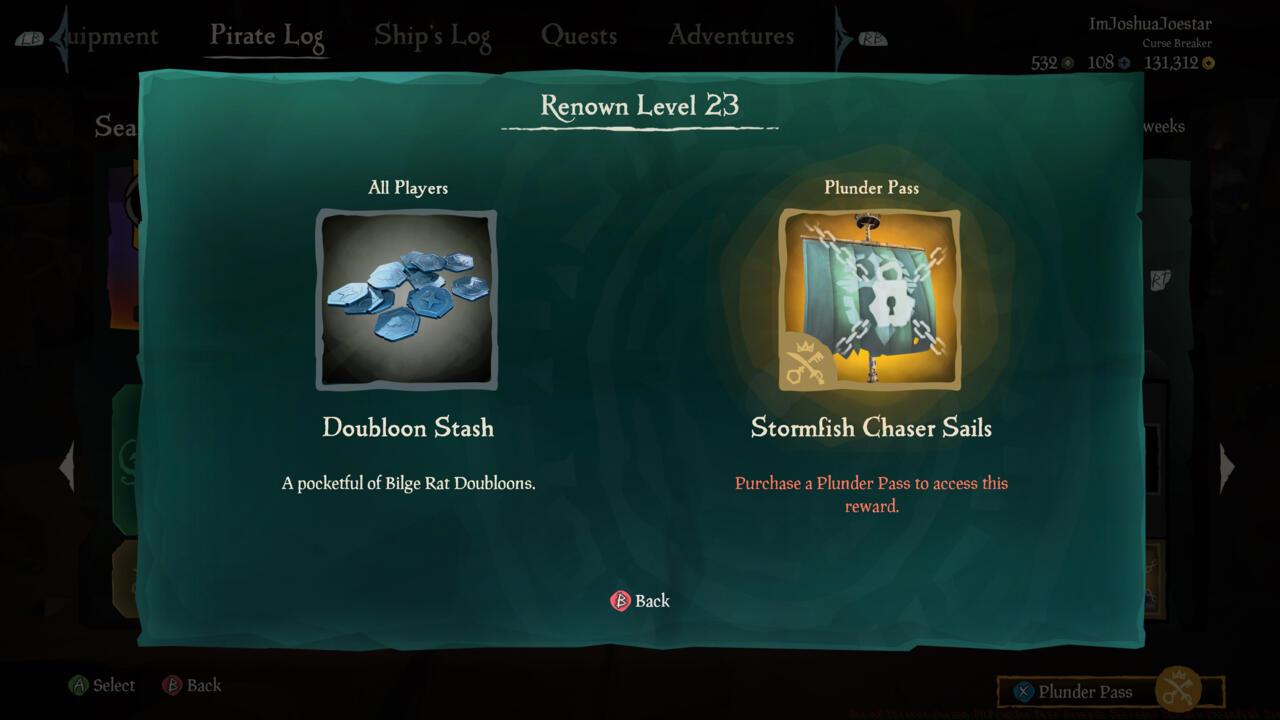This screenshot has width=1280, height=720.
Task: Click the red B button icon near Back
Action: coord(620,601)
